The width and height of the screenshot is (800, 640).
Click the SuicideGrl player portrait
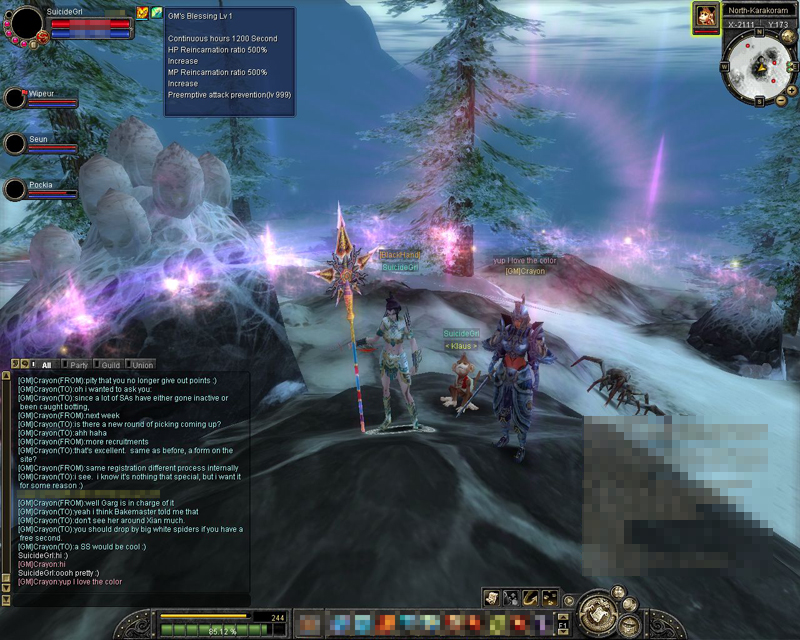click(x=27, y=22)
